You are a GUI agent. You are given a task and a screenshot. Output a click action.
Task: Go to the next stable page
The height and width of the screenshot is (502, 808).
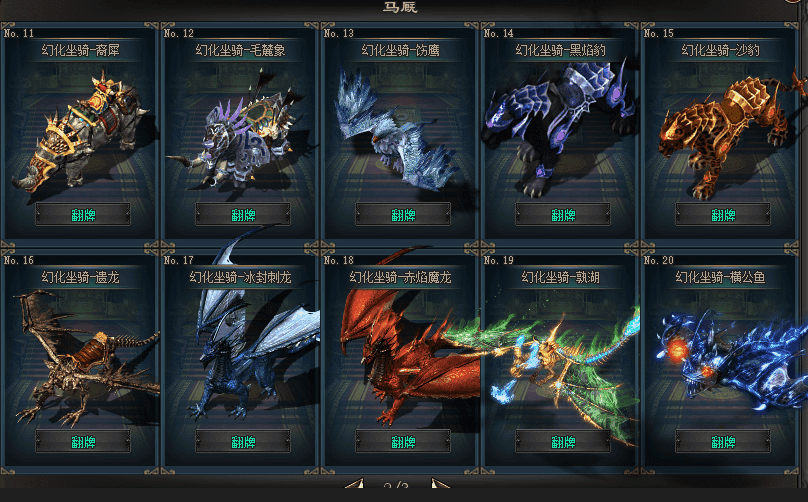438,487
